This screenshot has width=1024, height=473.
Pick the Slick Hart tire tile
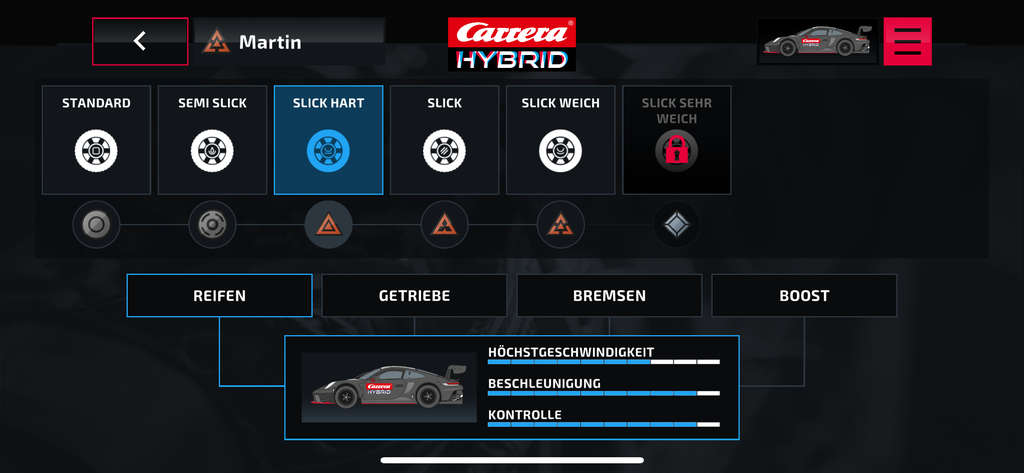click(x=328, y=139)
